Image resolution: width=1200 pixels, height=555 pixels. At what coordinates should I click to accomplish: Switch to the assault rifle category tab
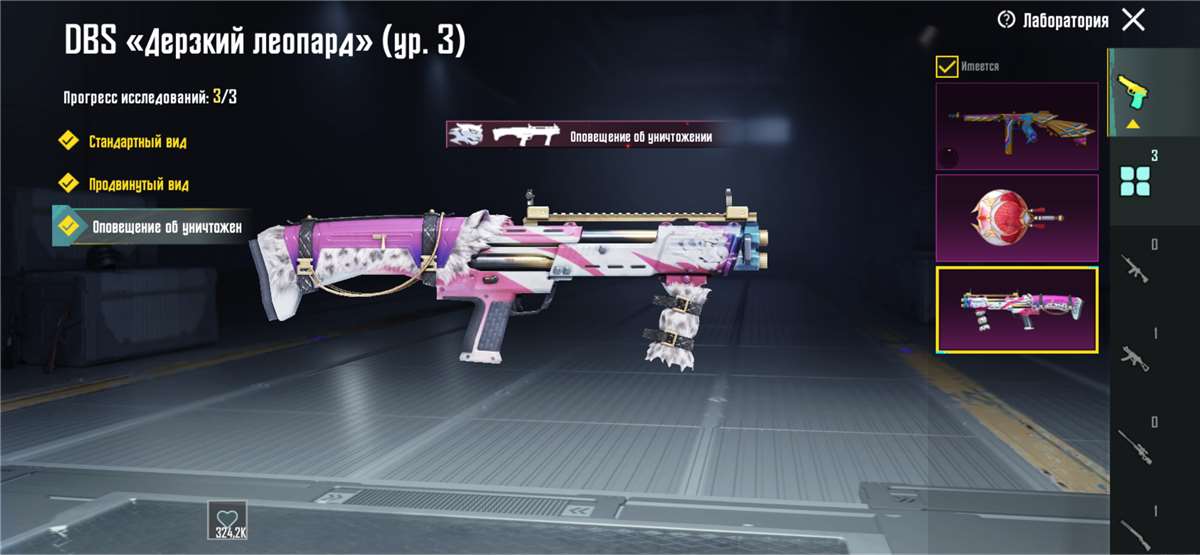pyautogui.click(x=1134, y=270)
